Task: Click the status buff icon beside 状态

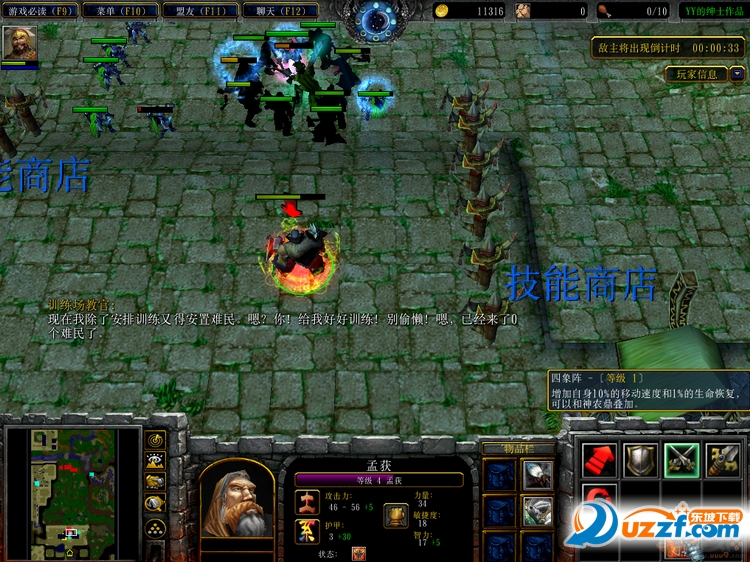Action: [359, 553]
